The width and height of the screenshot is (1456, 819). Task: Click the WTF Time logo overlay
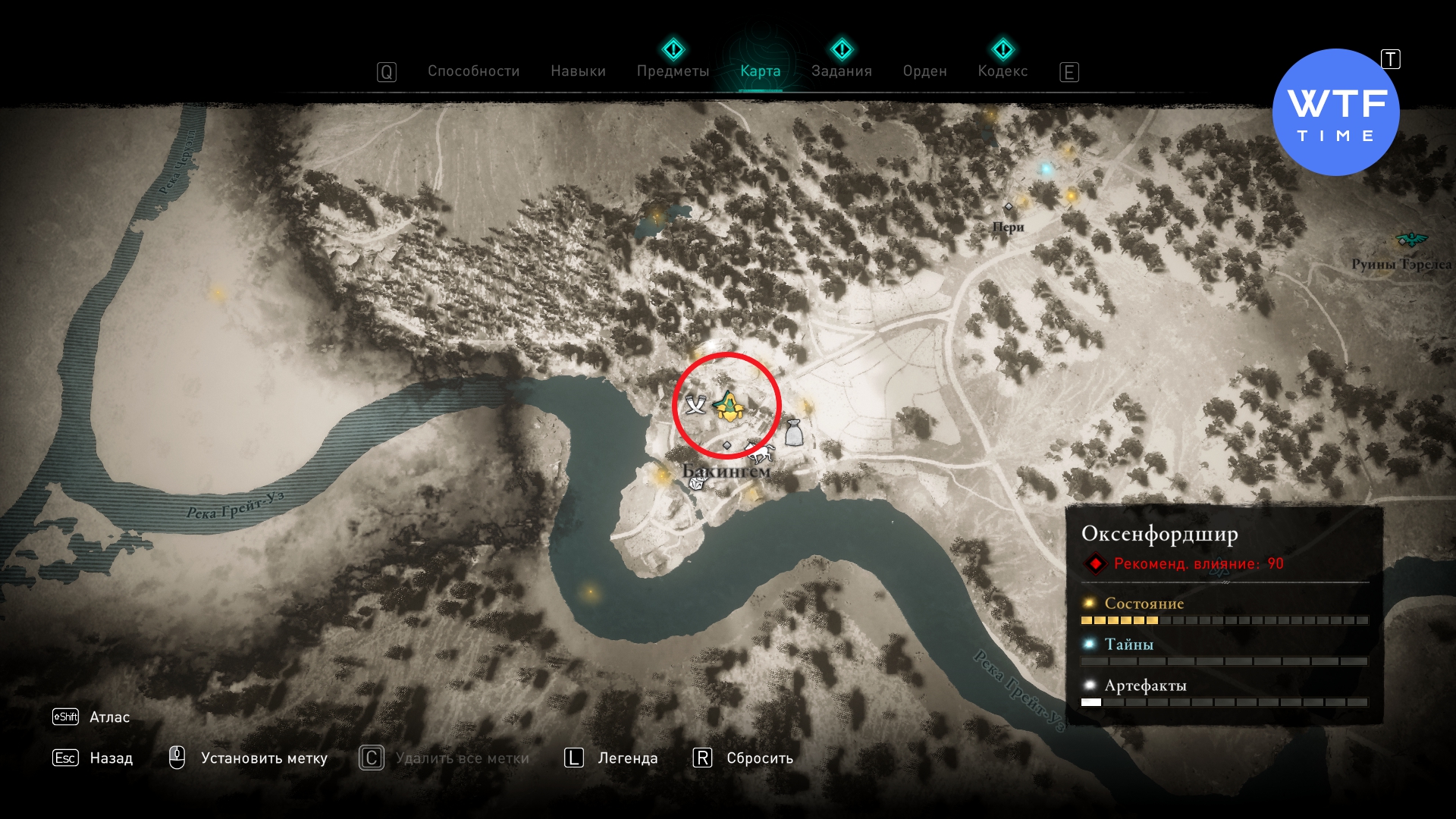pyautogui.click(x=1335, y=112)
